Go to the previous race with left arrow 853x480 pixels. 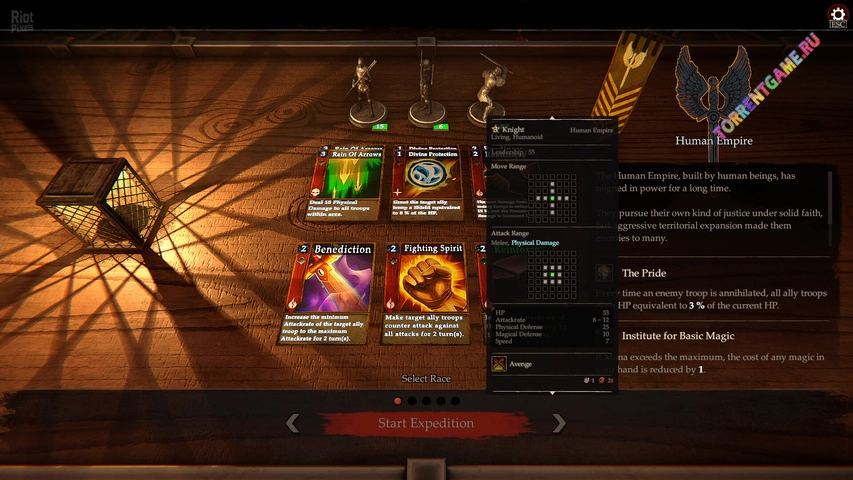tap(292, 423)
